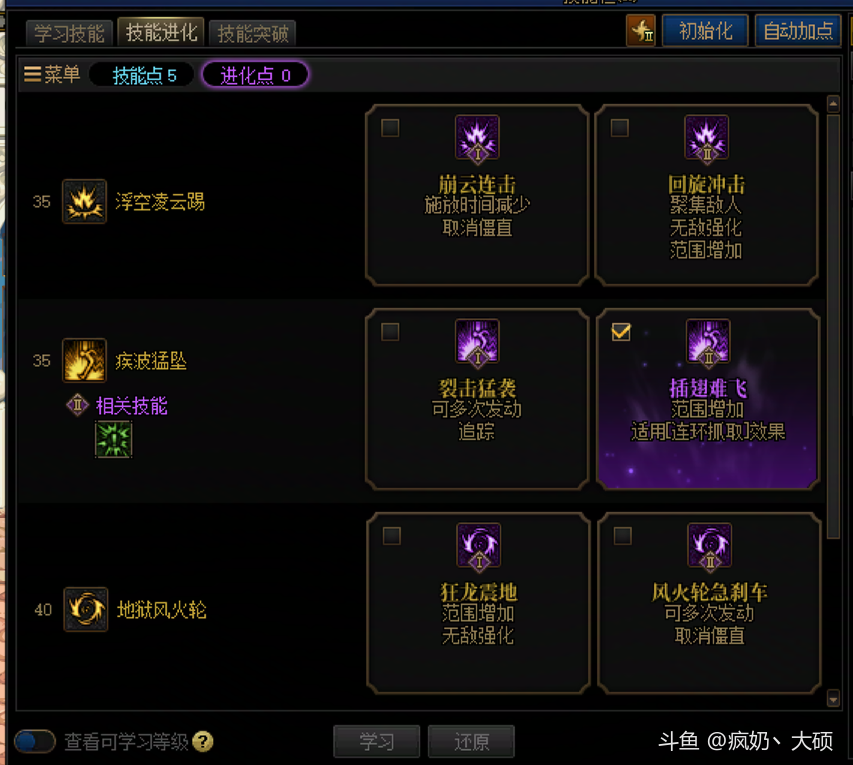Select the 技能进化 tab
Screen dimensions: 853x765
(x=161, y=32)
